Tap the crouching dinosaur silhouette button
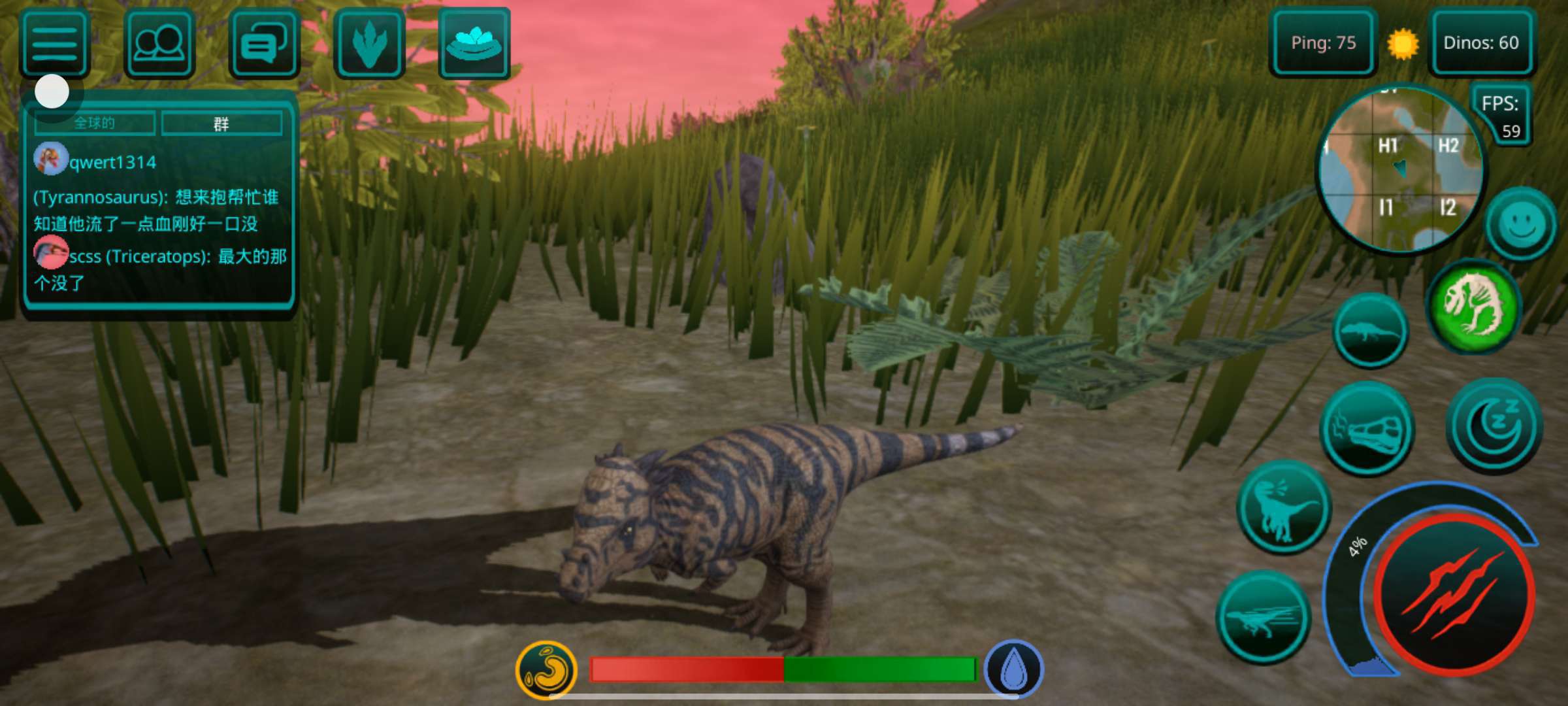 pyautogui.click(x=1370, y=331)
